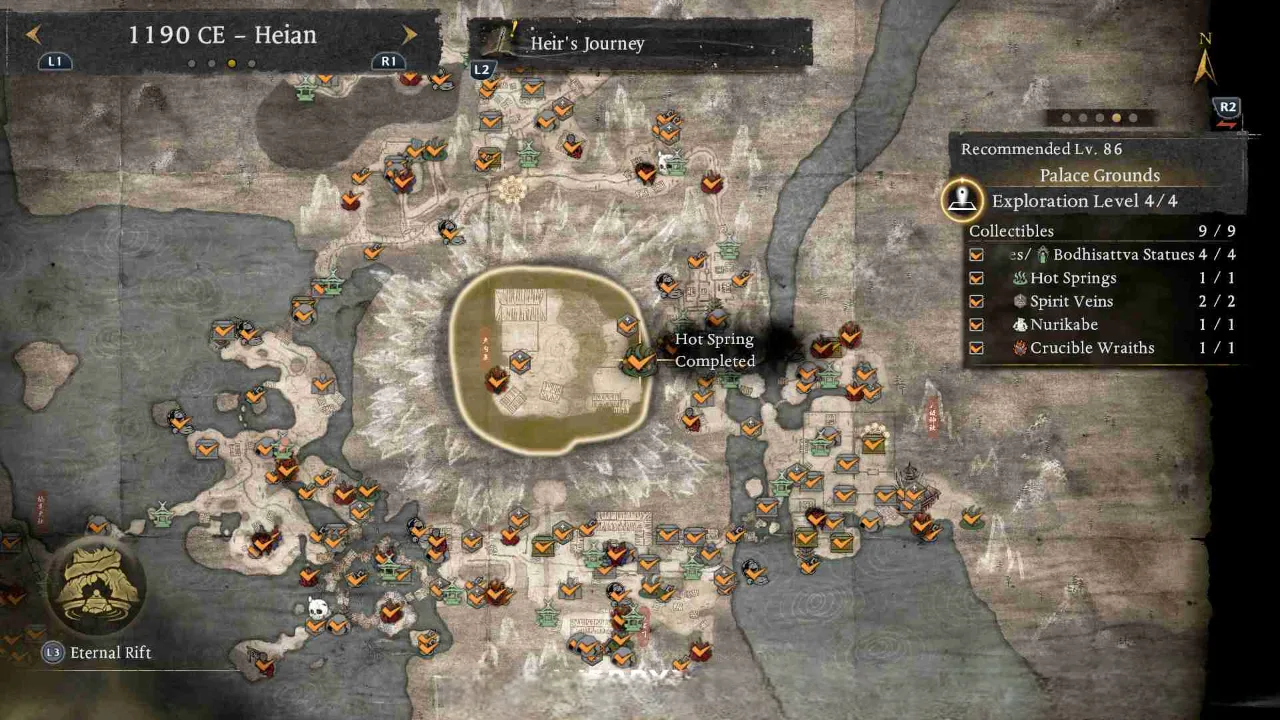Image resolution: width=1280 pixels, height=720 pixels.
Task: Click the north compass indicator
Action: click(x=1205, y=62)
